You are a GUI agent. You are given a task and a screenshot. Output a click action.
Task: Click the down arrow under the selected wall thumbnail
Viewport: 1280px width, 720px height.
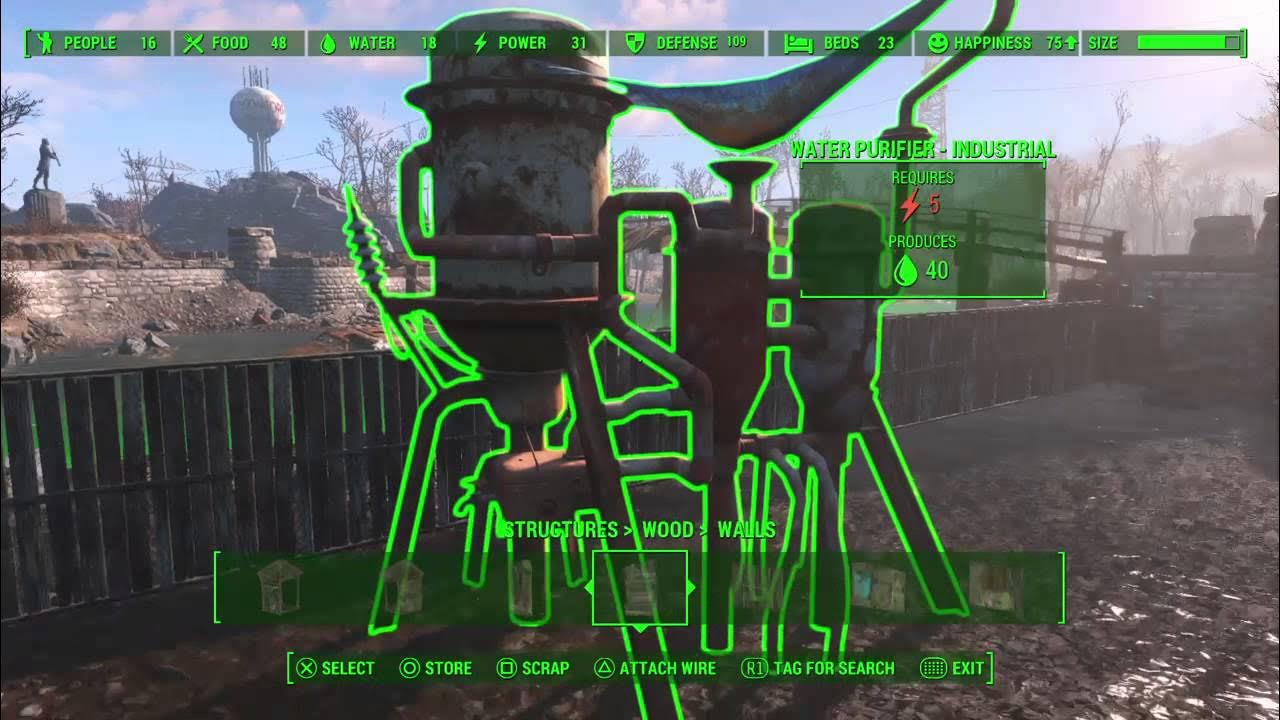coord(640,629)
